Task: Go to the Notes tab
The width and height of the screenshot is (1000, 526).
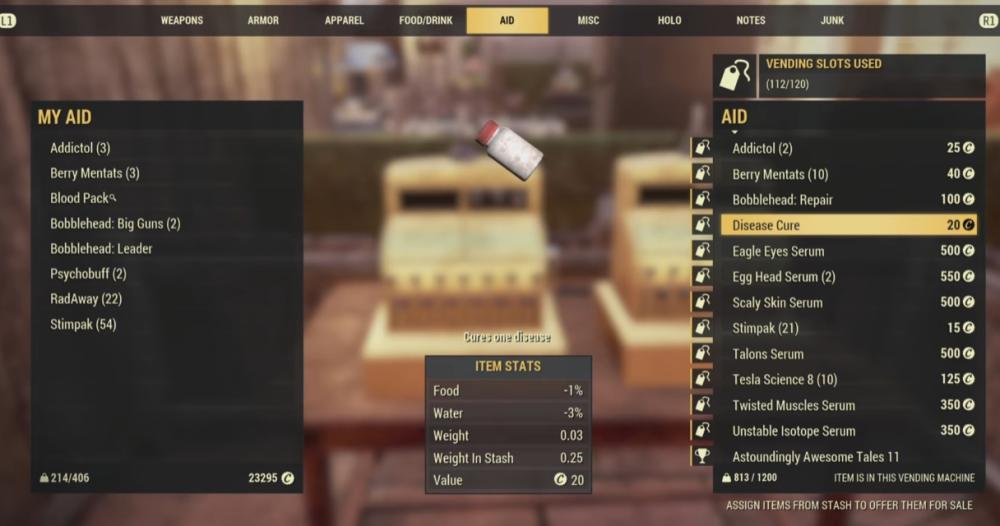Action: pyautogui.click(x=750, y=20)
